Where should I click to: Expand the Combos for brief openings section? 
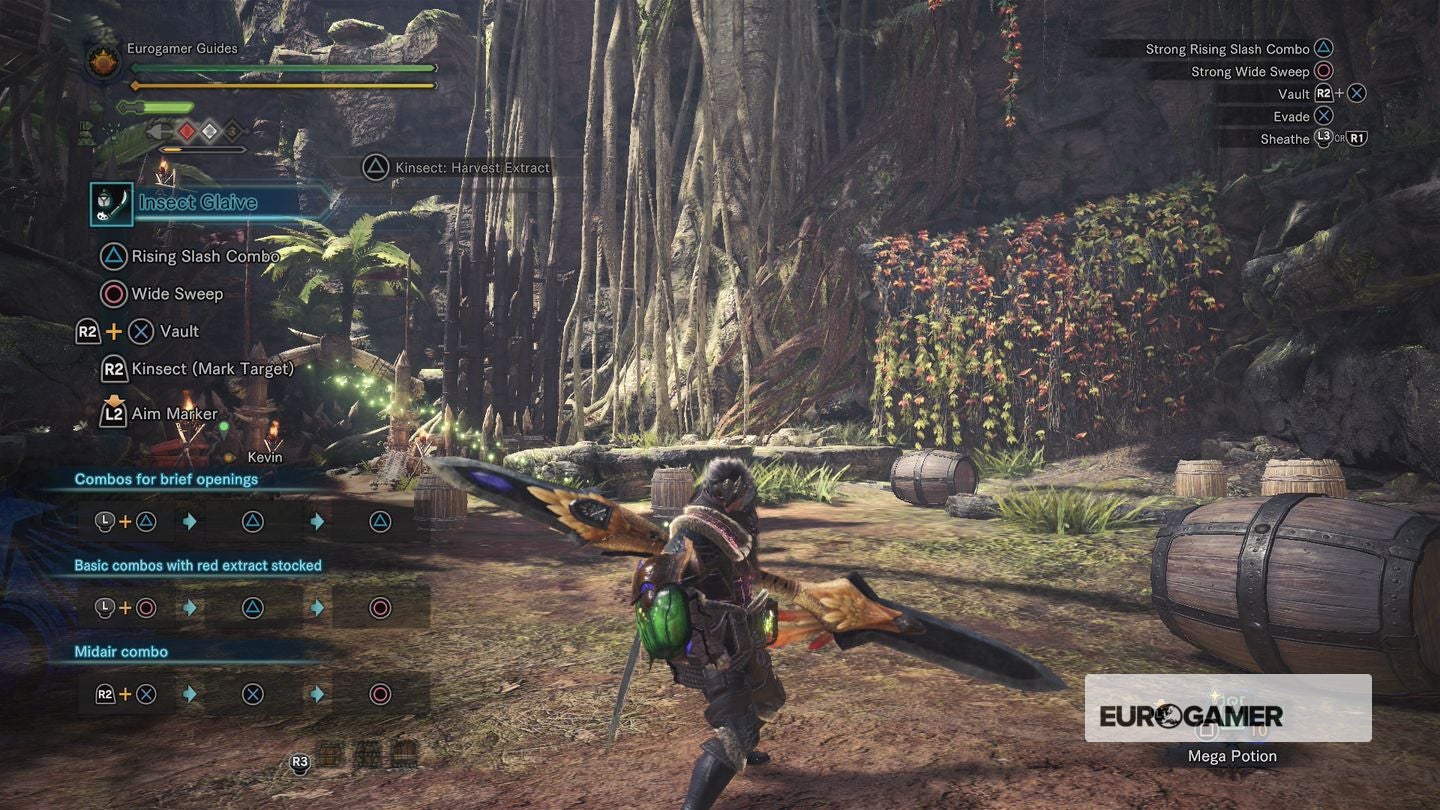click(168, 479)
